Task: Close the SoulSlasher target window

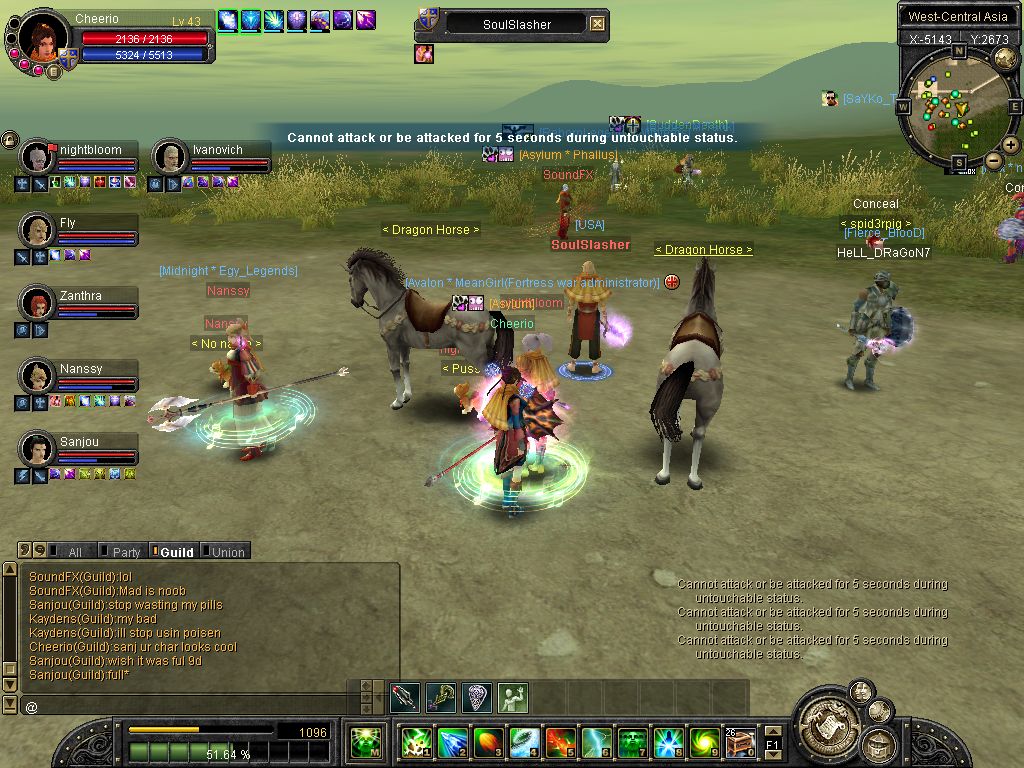Action: [x=597, y=24]
